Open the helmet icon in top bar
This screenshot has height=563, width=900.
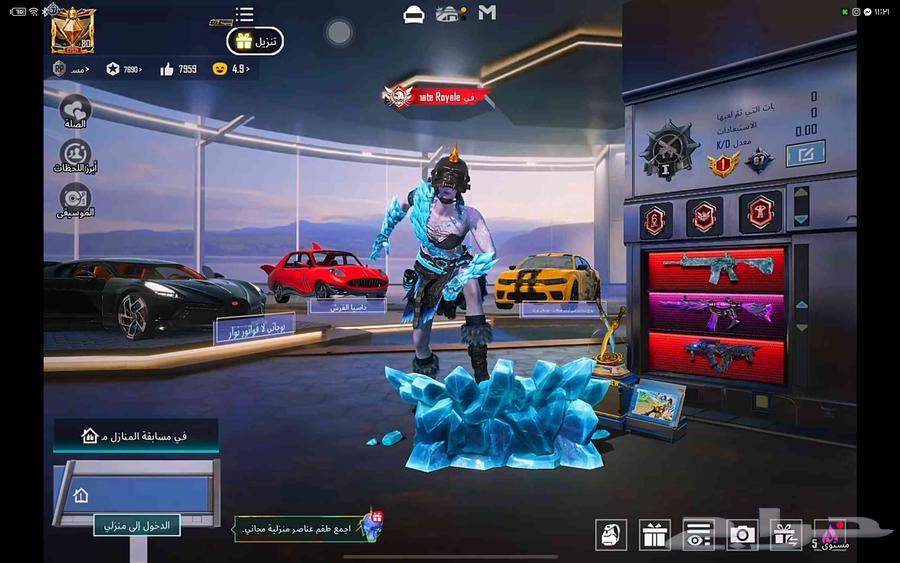[x=413, y=14]
